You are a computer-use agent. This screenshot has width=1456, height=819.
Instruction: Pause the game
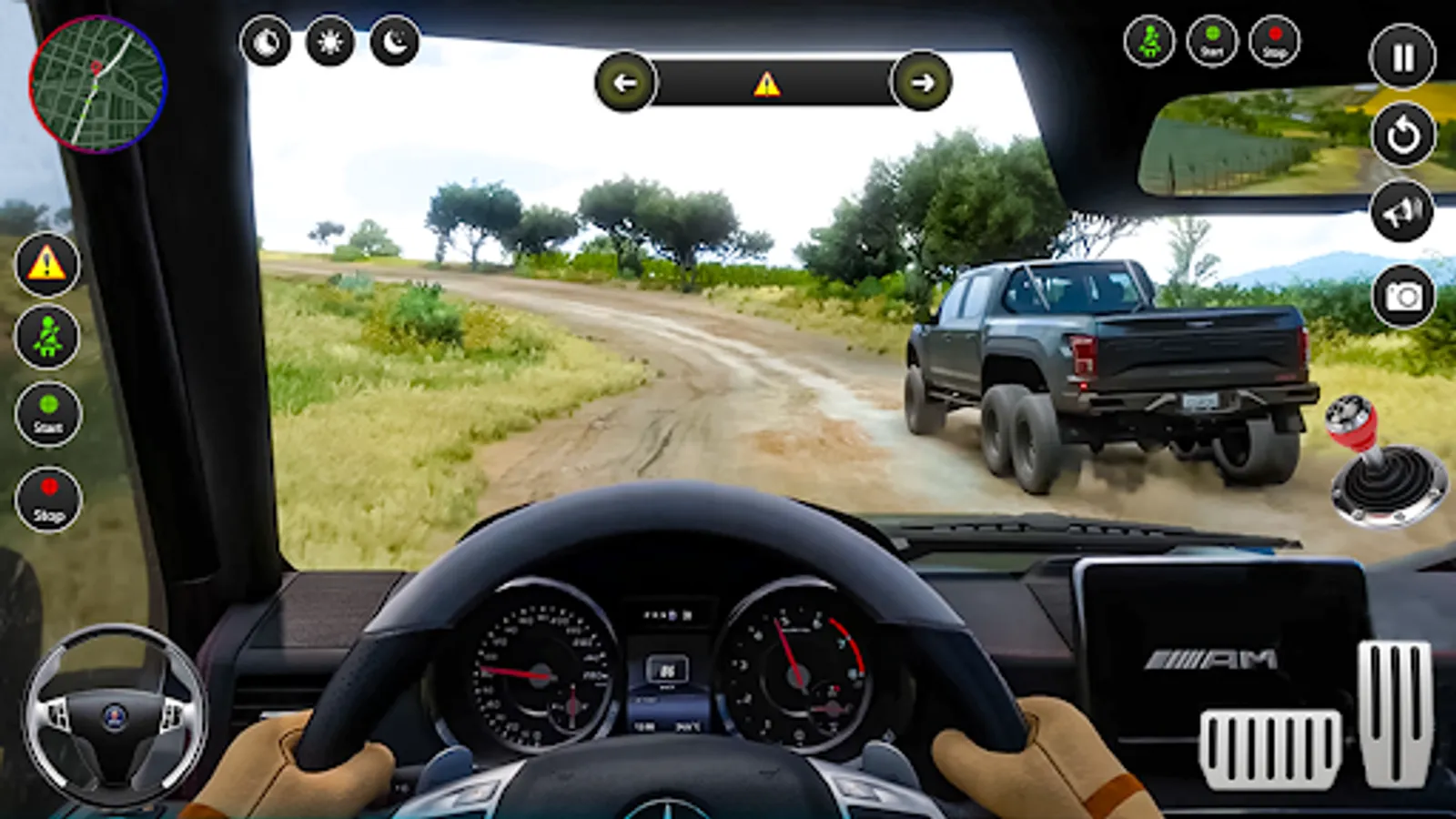click(1402, 57)
